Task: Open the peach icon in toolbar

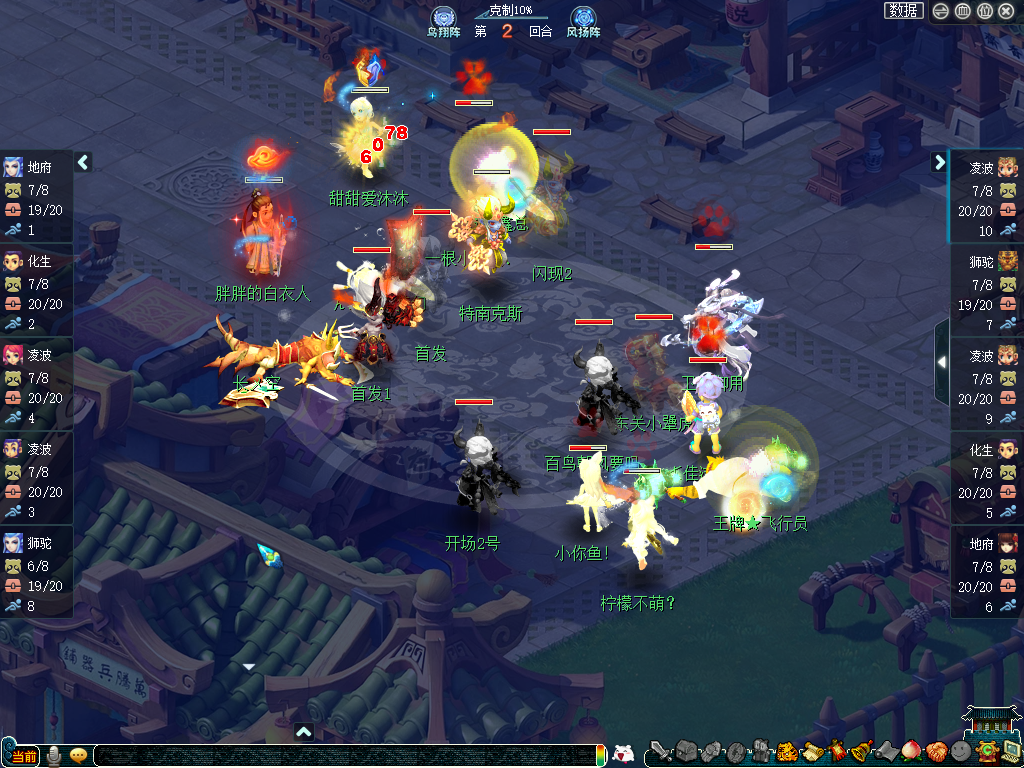Action: tap(910, 751)
